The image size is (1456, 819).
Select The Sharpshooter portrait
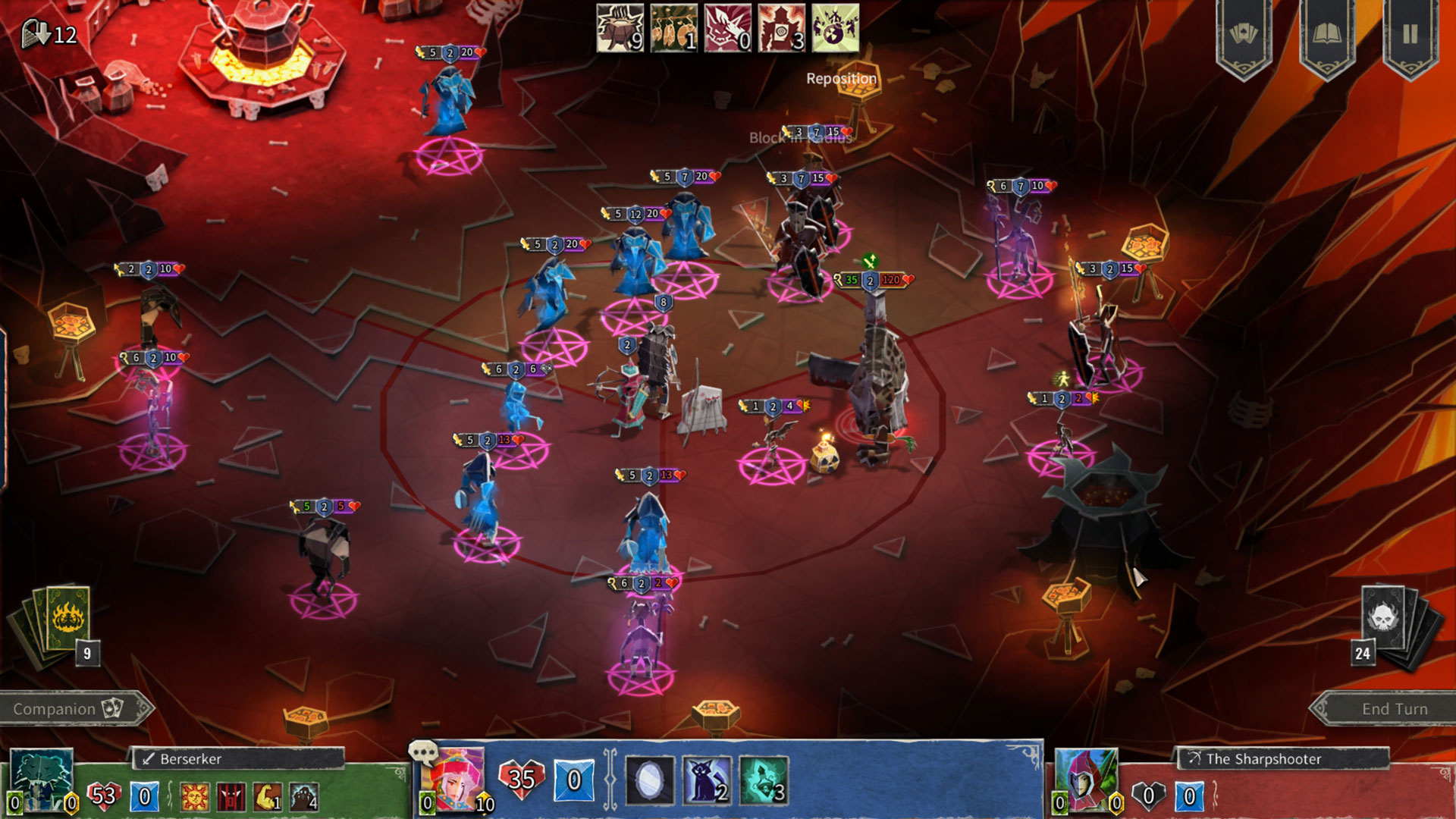coord(1086,778)
